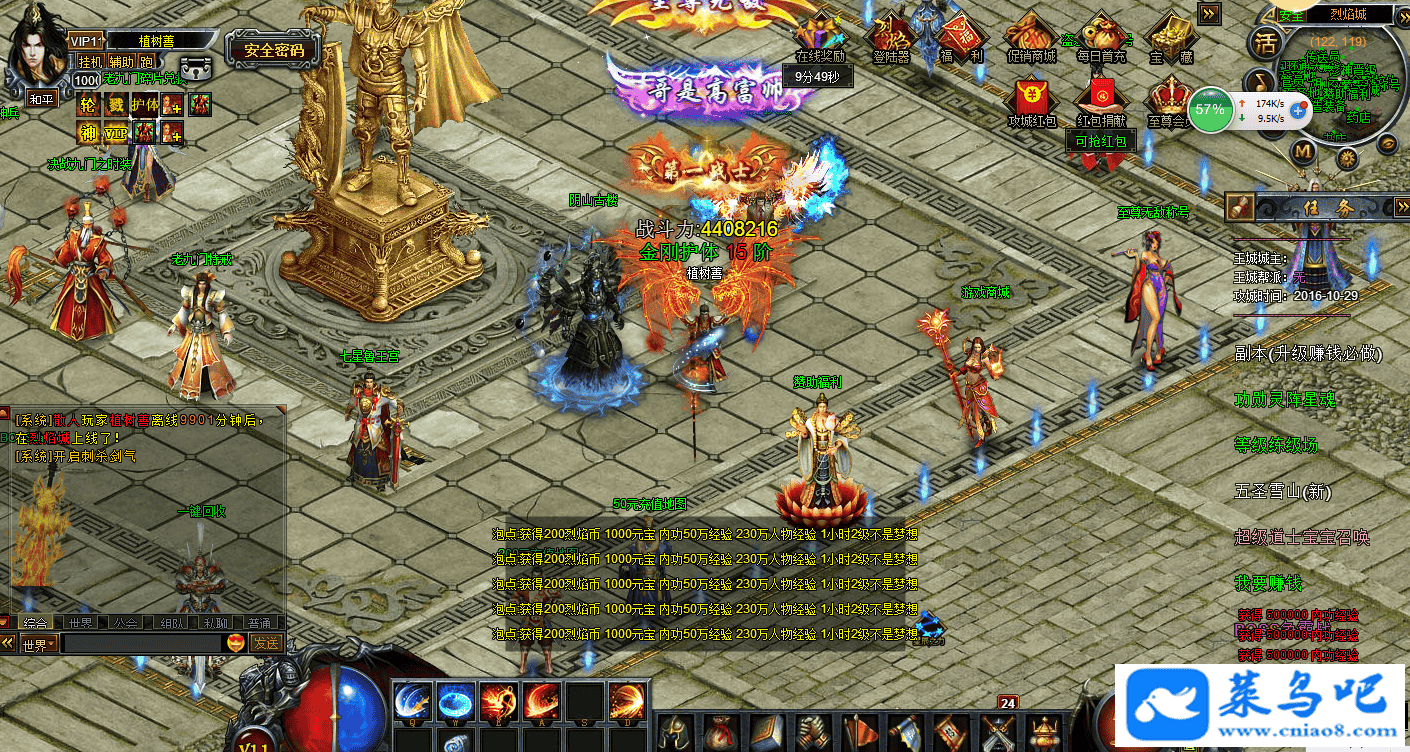This screenshot has width=1410, height=752.
Task: Click the 可抢红包 grab red packet button
Action: 1100,142
